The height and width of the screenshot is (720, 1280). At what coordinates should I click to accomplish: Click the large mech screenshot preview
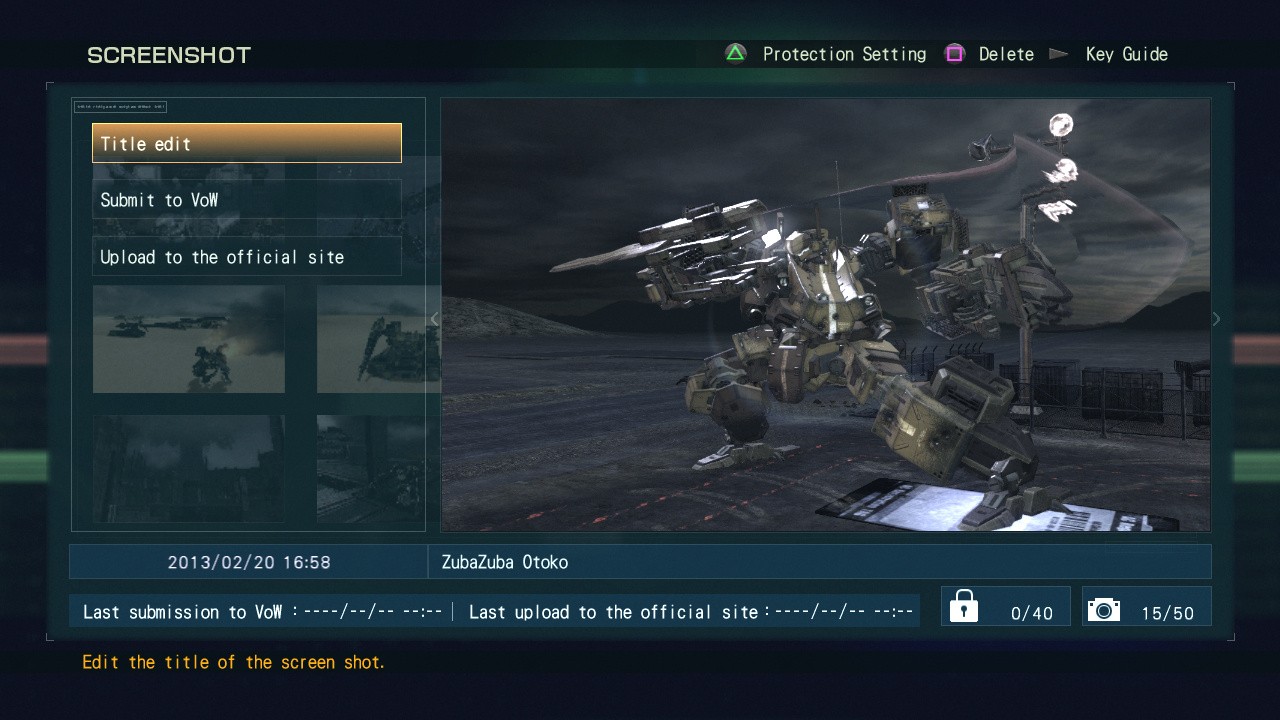point(825,314)
